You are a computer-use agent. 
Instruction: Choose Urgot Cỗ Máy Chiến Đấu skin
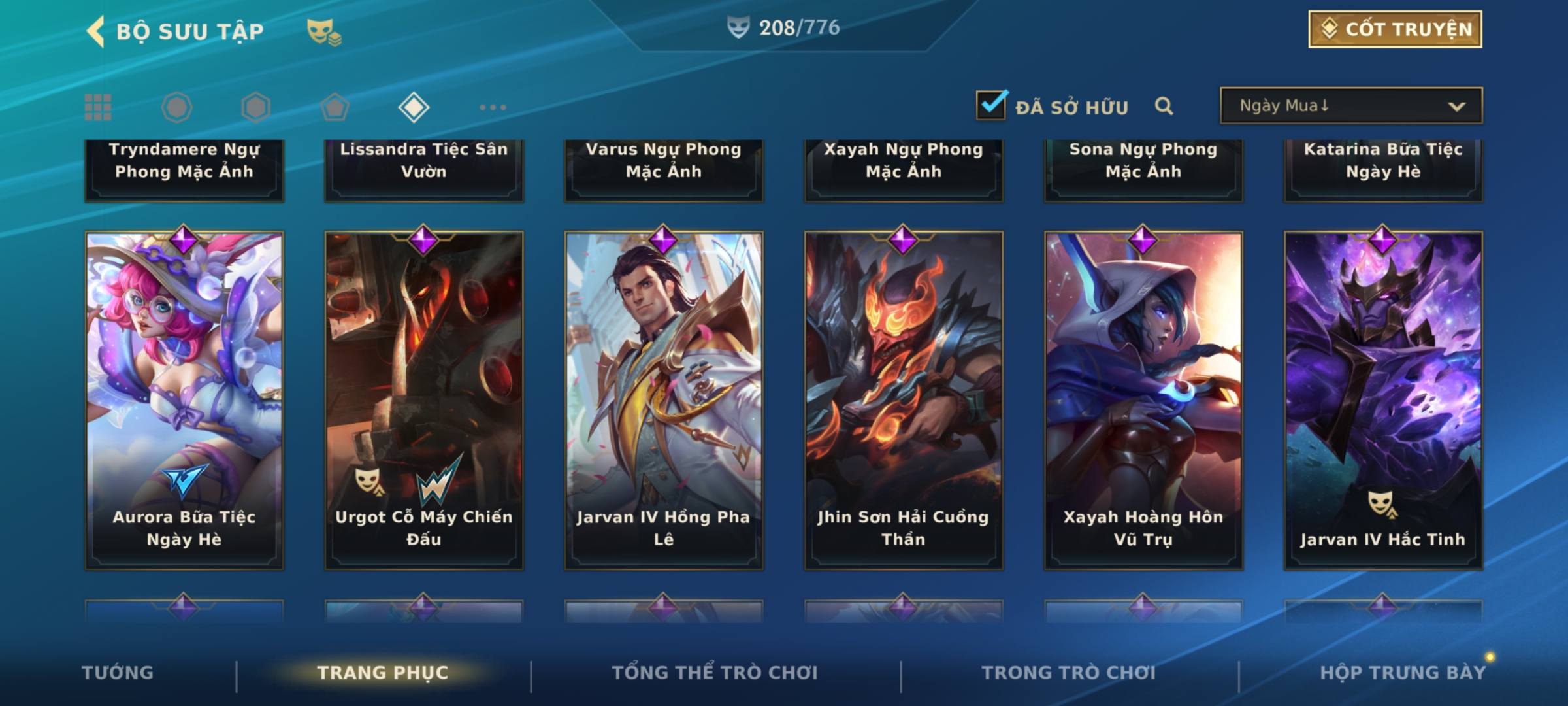click(x=424, y=400)
